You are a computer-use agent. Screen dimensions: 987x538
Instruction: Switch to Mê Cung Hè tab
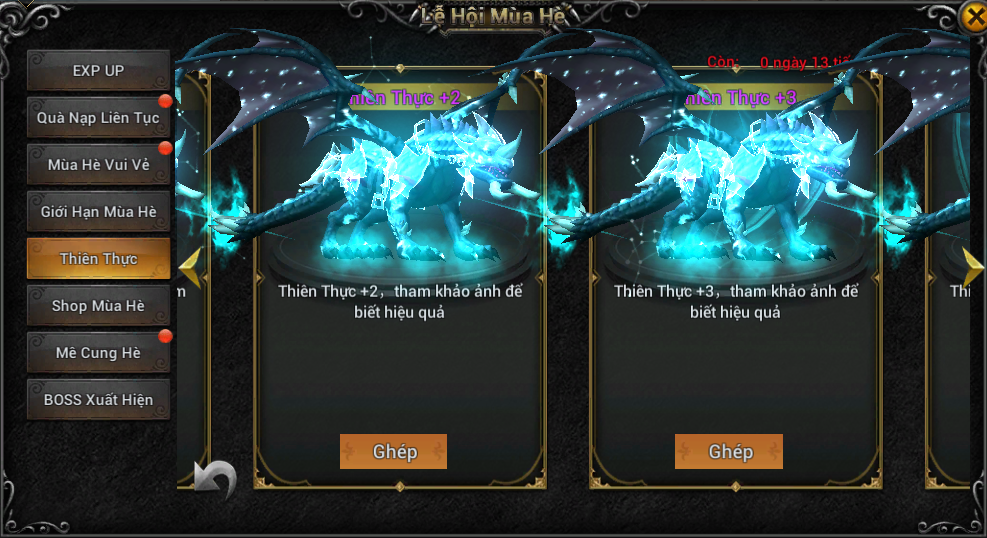coord(98,353)
